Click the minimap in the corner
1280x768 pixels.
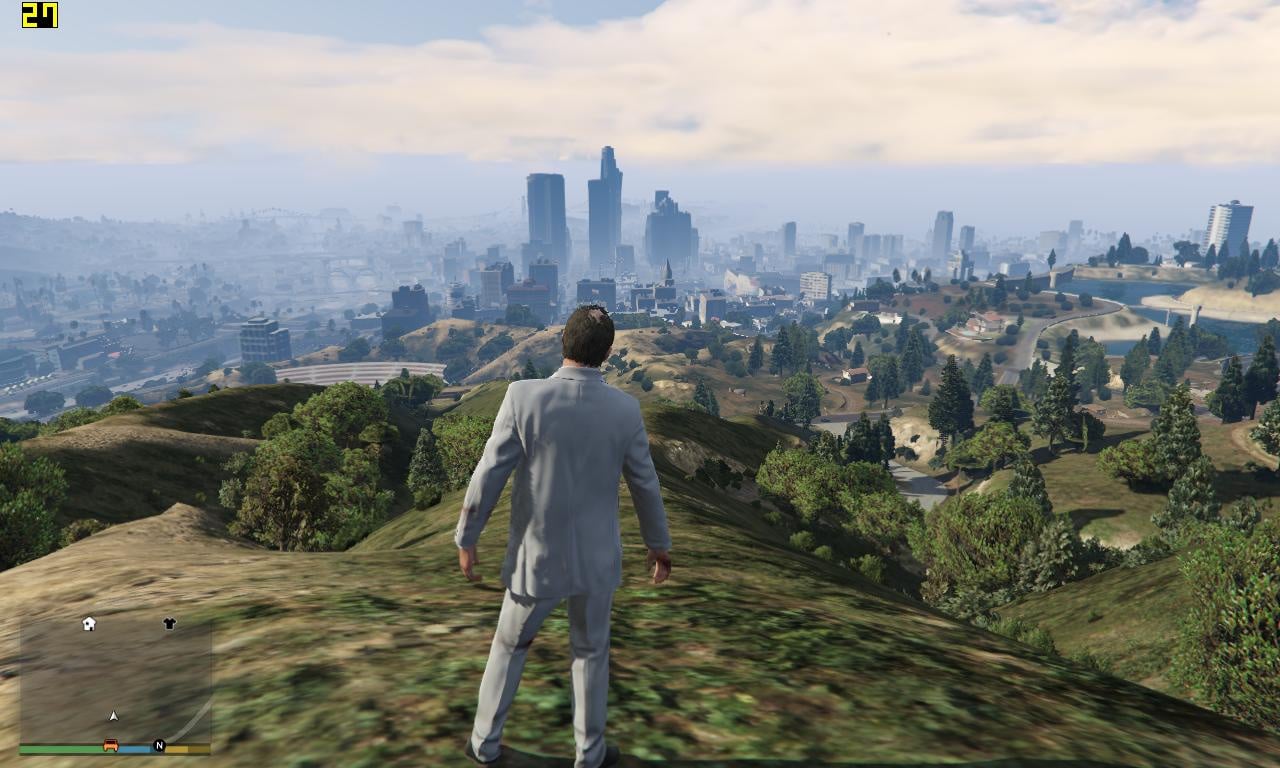coord(115,680)
